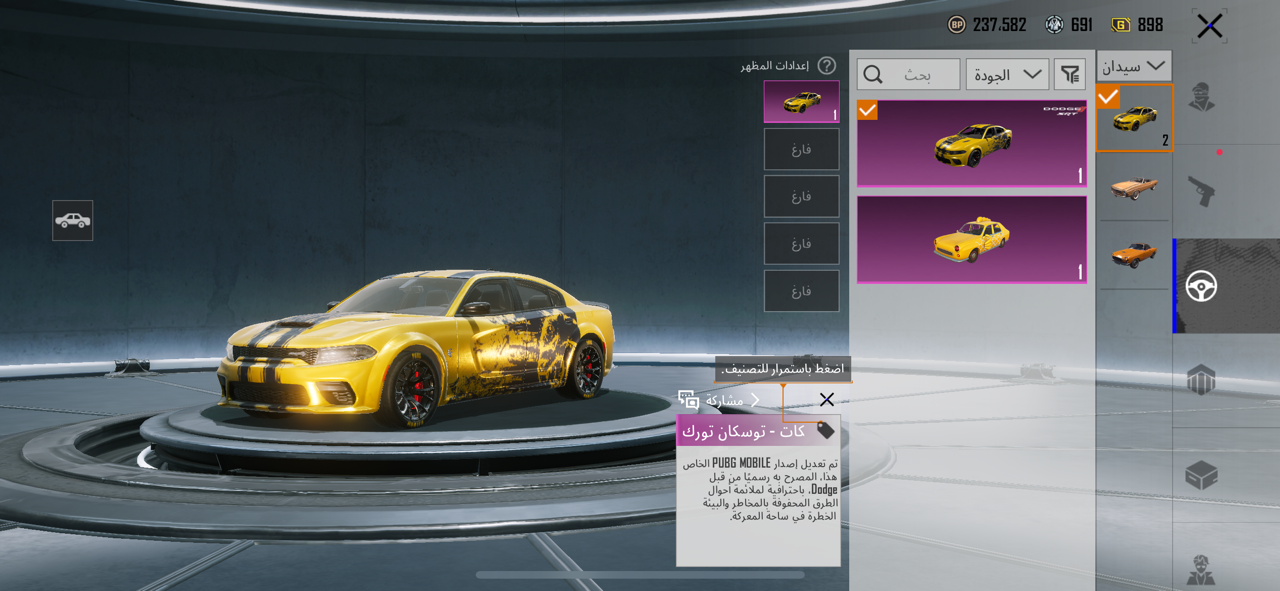Select the yellow Dodge Charger skin card
This screenshot has width=1280, height=591.
point(971,144)
